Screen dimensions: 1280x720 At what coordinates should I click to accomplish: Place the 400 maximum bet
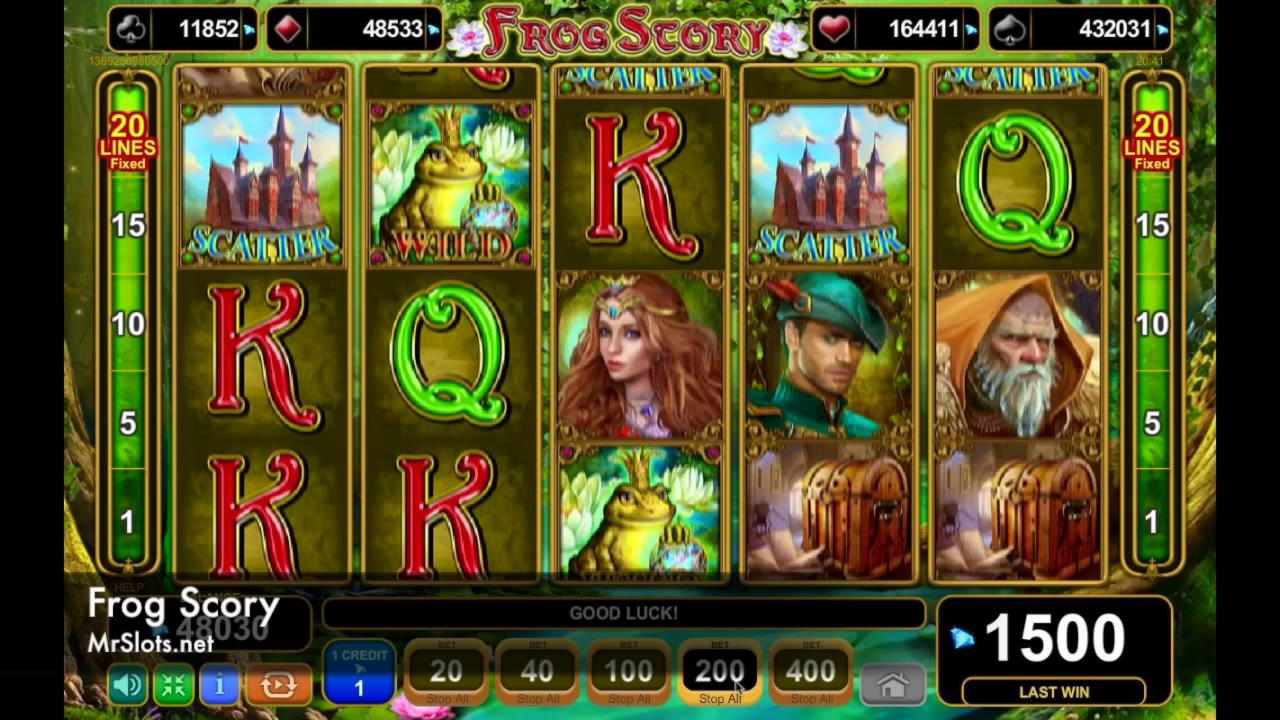click(x=811, y=673)
